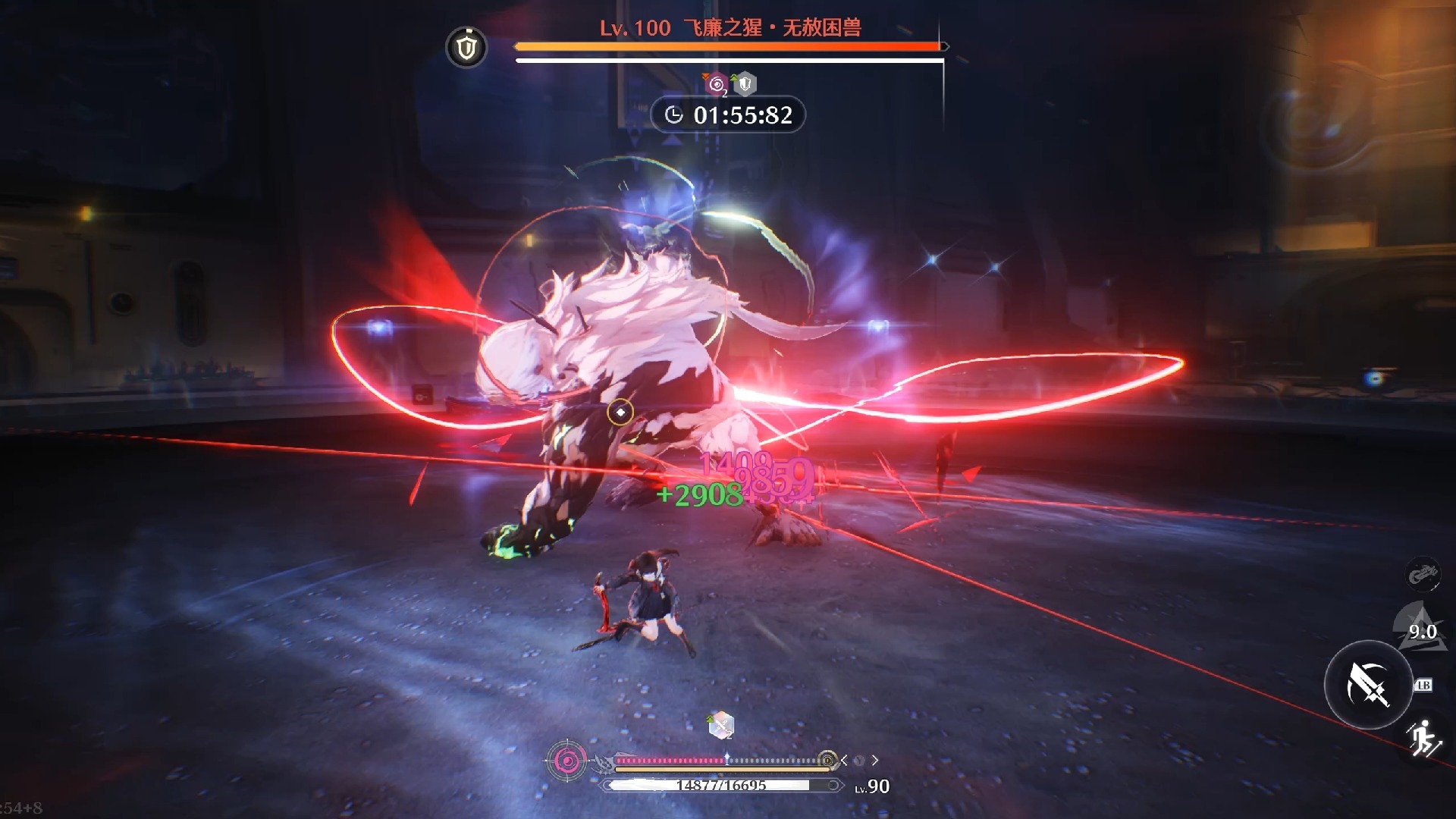Tap the dimmed motorcycle icon
This screenshot has width=1456, height=819.
click(x=1423, y=574)
